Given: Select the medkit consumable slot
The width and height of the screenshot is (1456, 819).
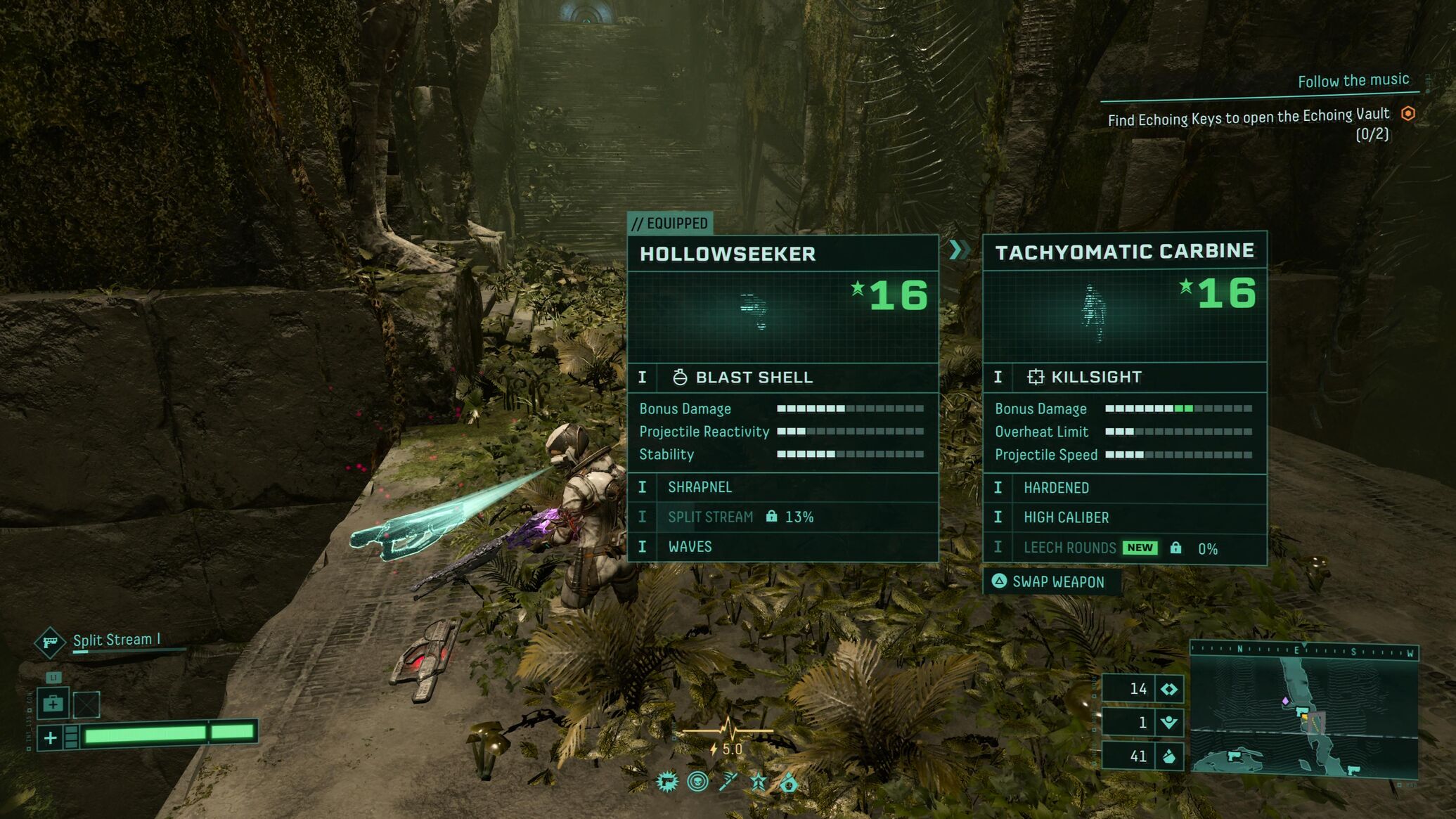Looking at the screenshot, I should pyautogui.click(x=53, y=704).
